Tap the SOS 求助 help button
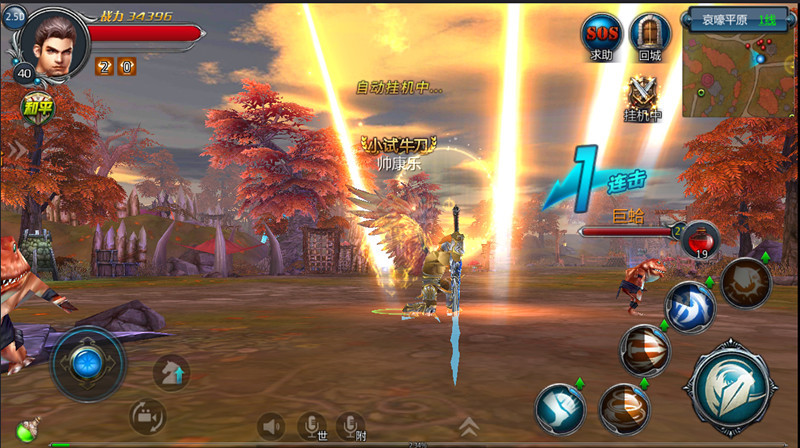This screenshot has width=800, height=448. (602, 37)
